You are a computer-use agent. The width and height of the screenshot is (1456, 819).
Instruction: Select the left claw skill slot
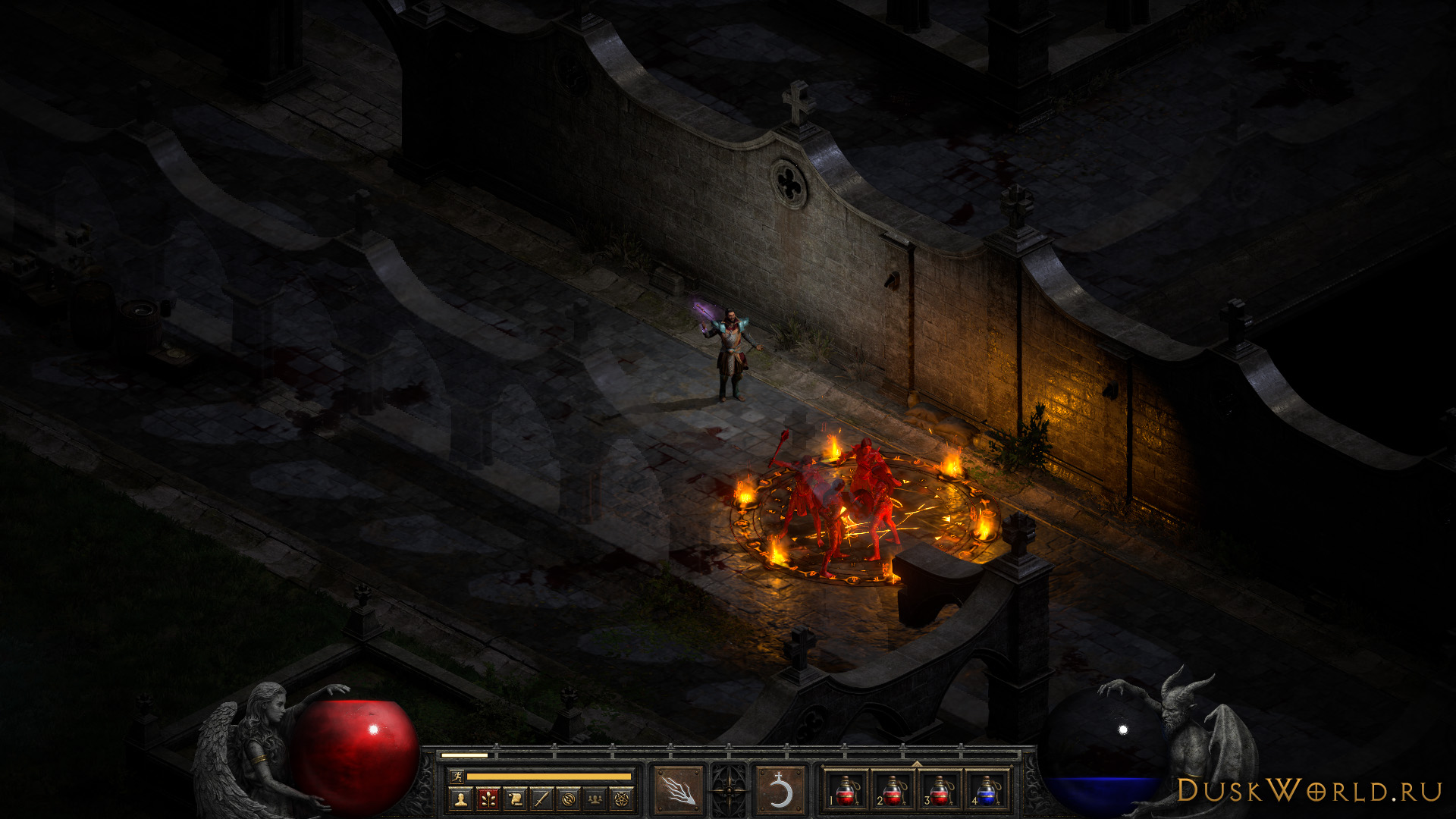coord(677,790)
